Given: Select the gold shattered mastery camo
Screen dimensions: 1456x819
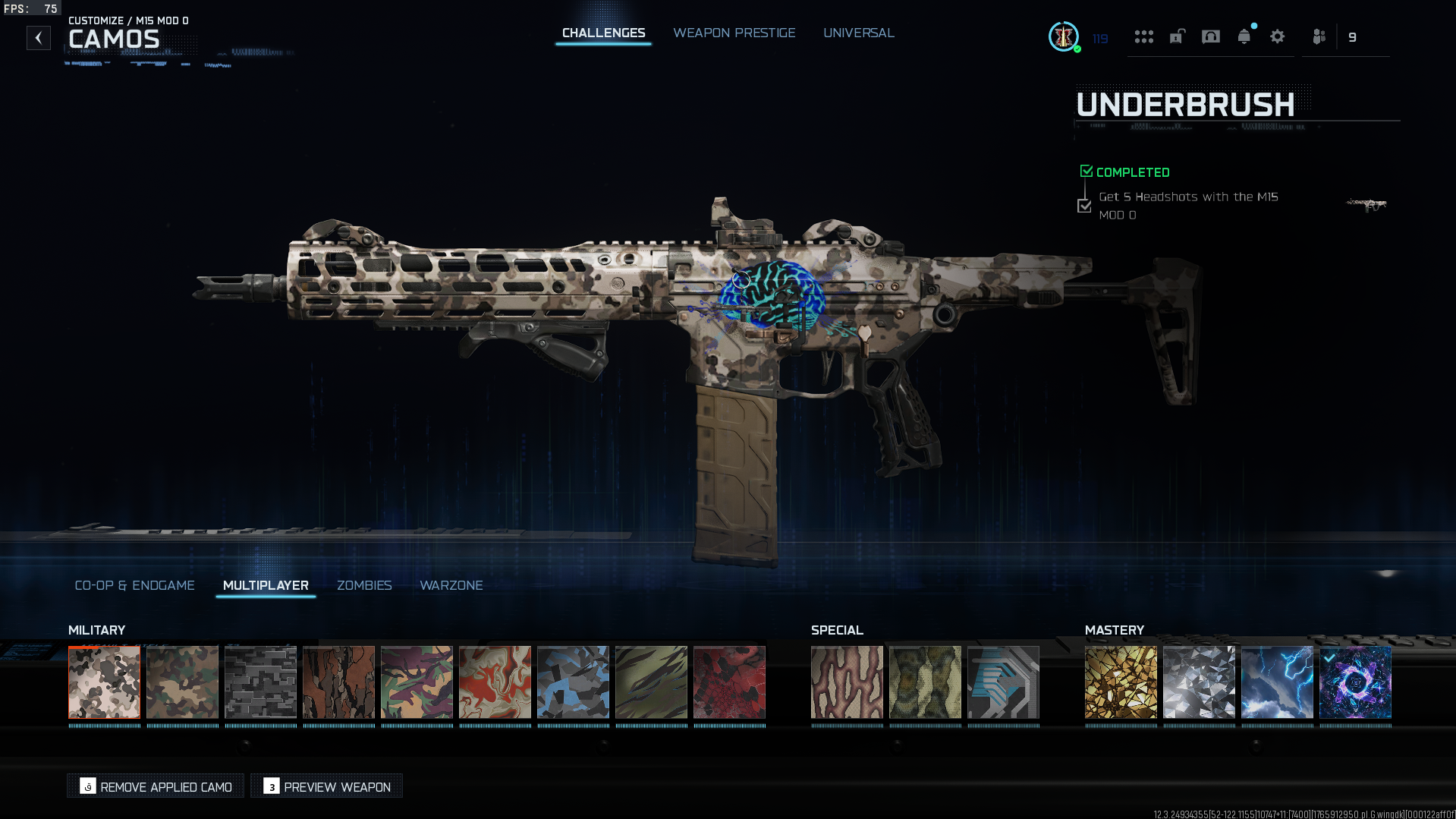Looking at the screenshot, I should (x=1121, y=682).
